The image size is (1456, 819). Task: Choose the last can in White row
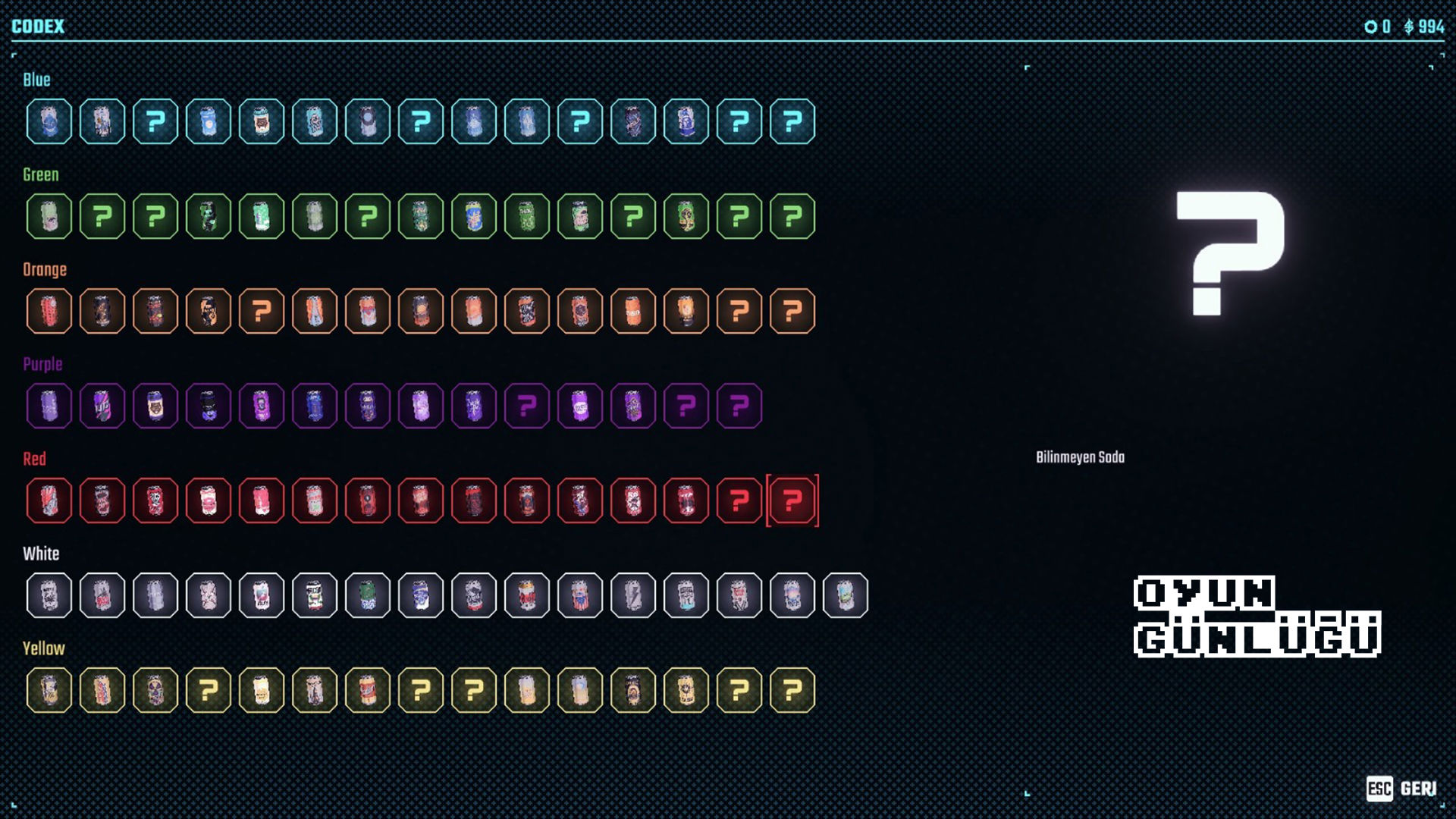tap(846, 595)
